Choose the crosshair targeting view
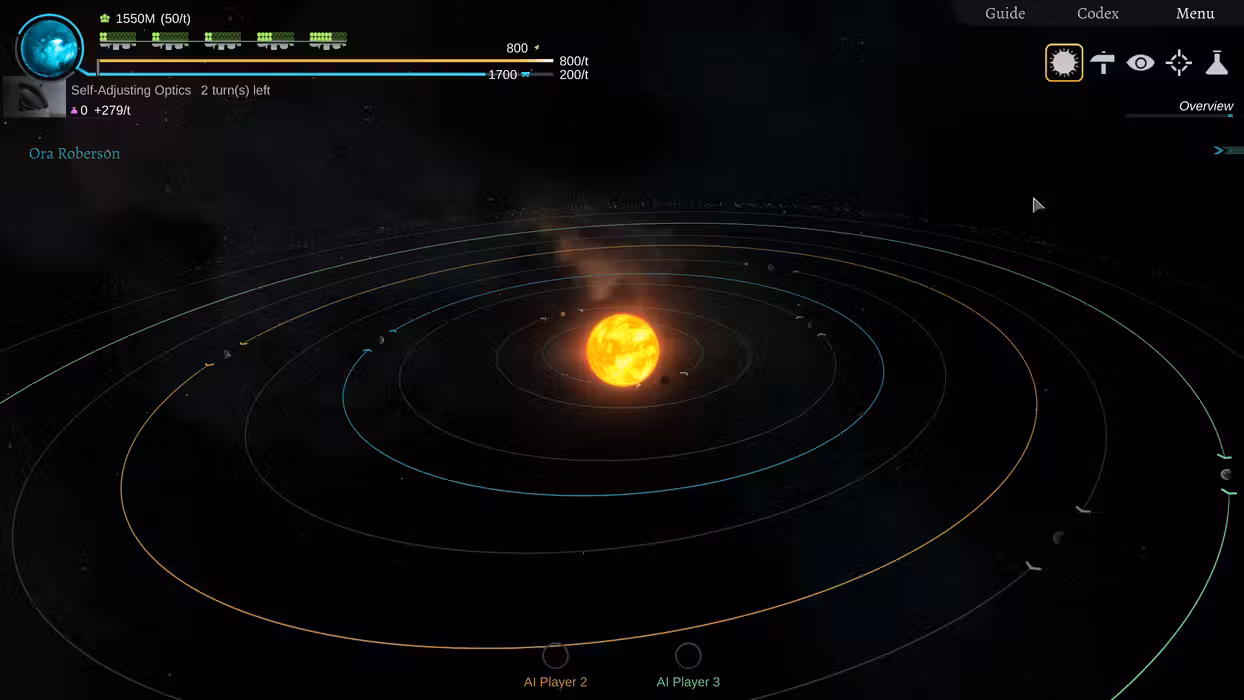 [x=1179, y=63]
